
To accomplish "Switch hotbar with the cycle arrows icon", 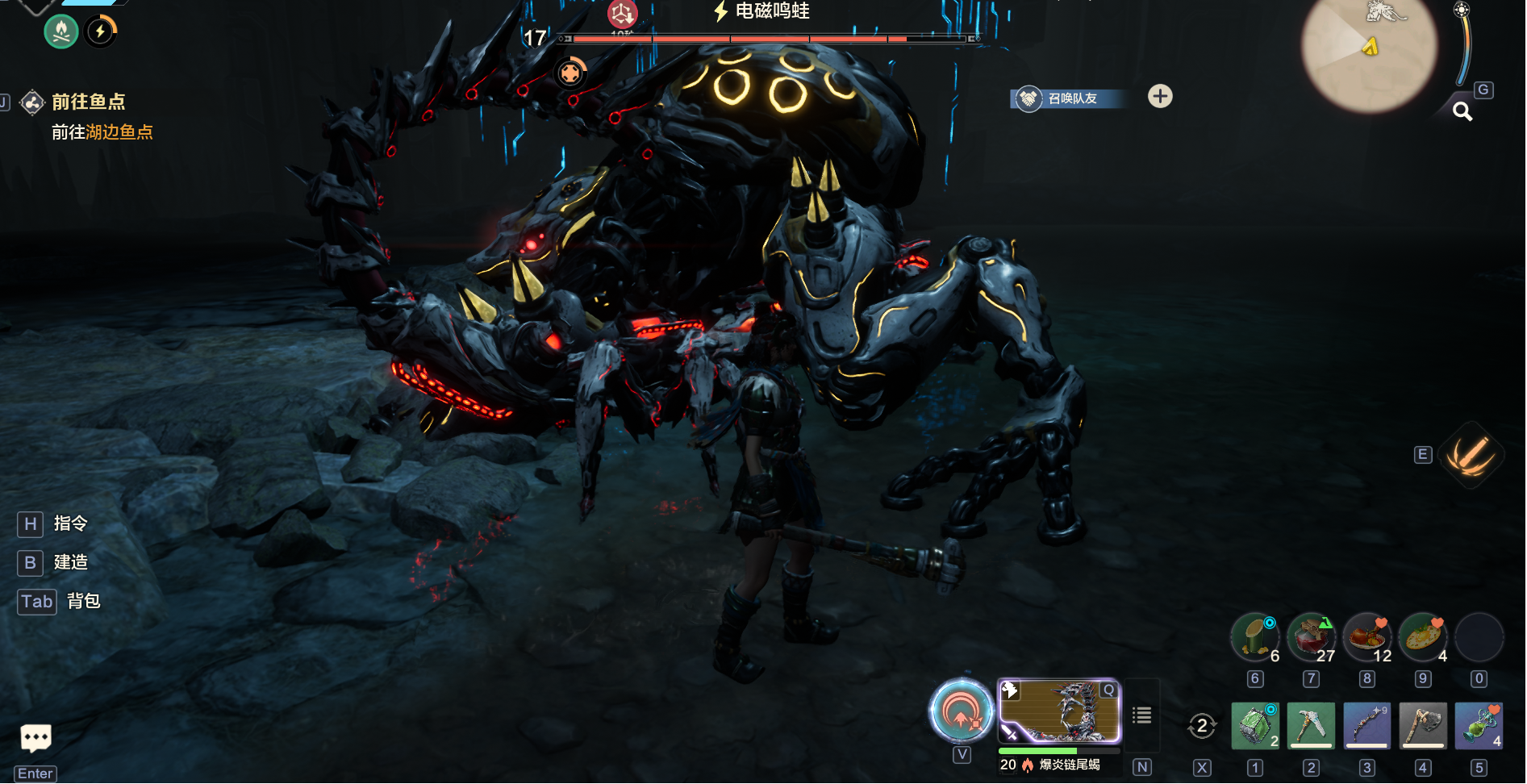I will pos(1202,726).
